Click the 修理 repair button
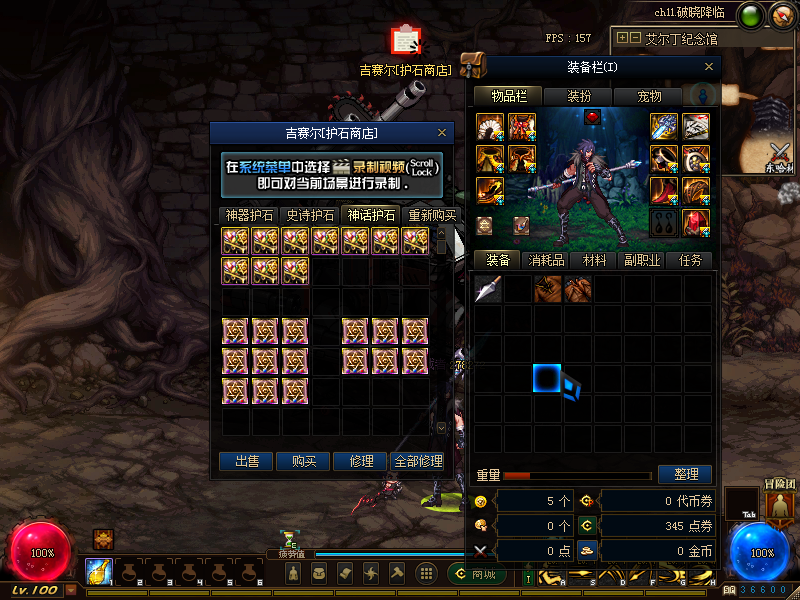800x600 pixels. coord(361,461)
